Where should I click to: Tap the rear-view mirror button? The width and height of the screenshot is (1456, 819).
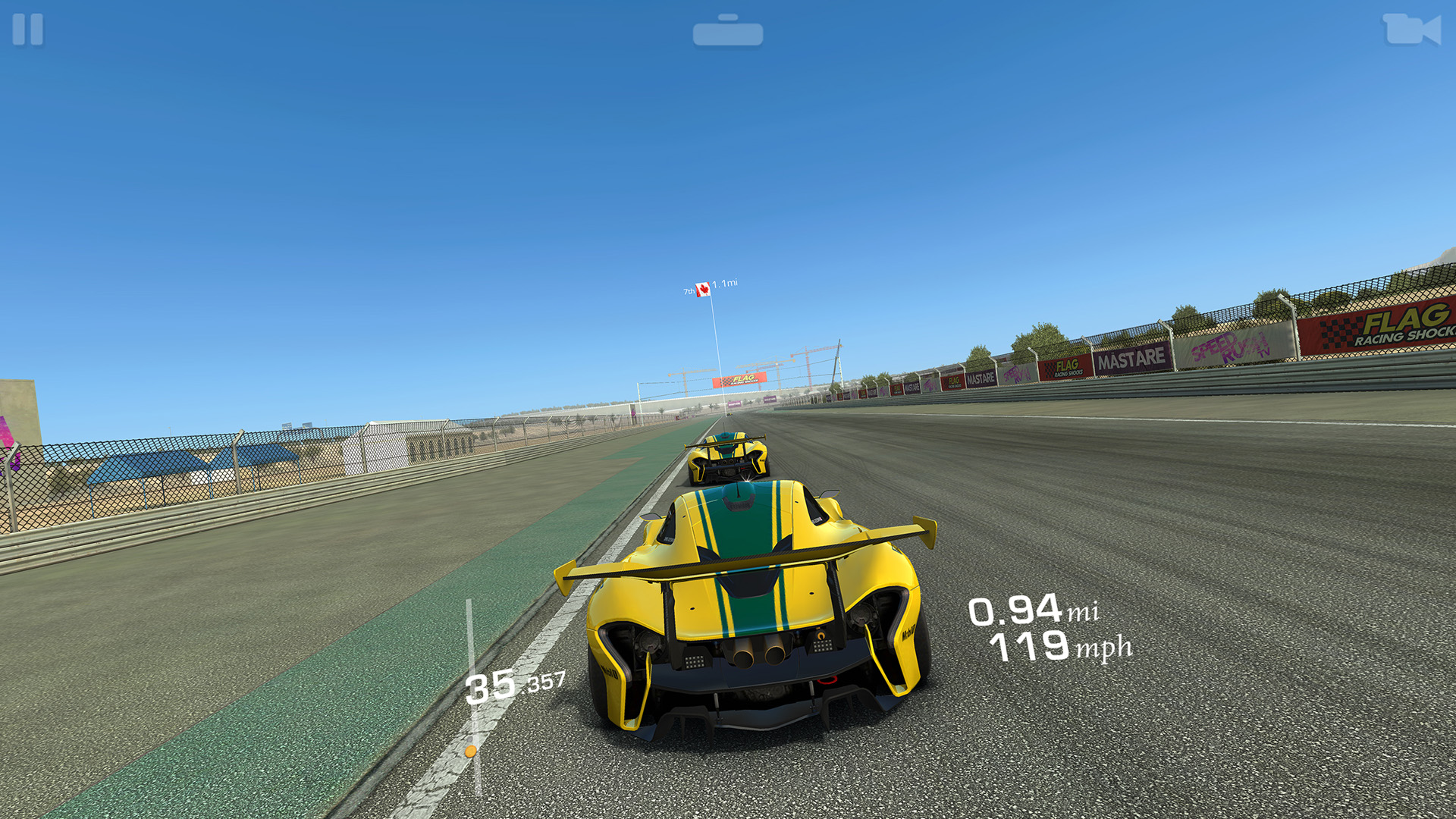pos(727,32)
